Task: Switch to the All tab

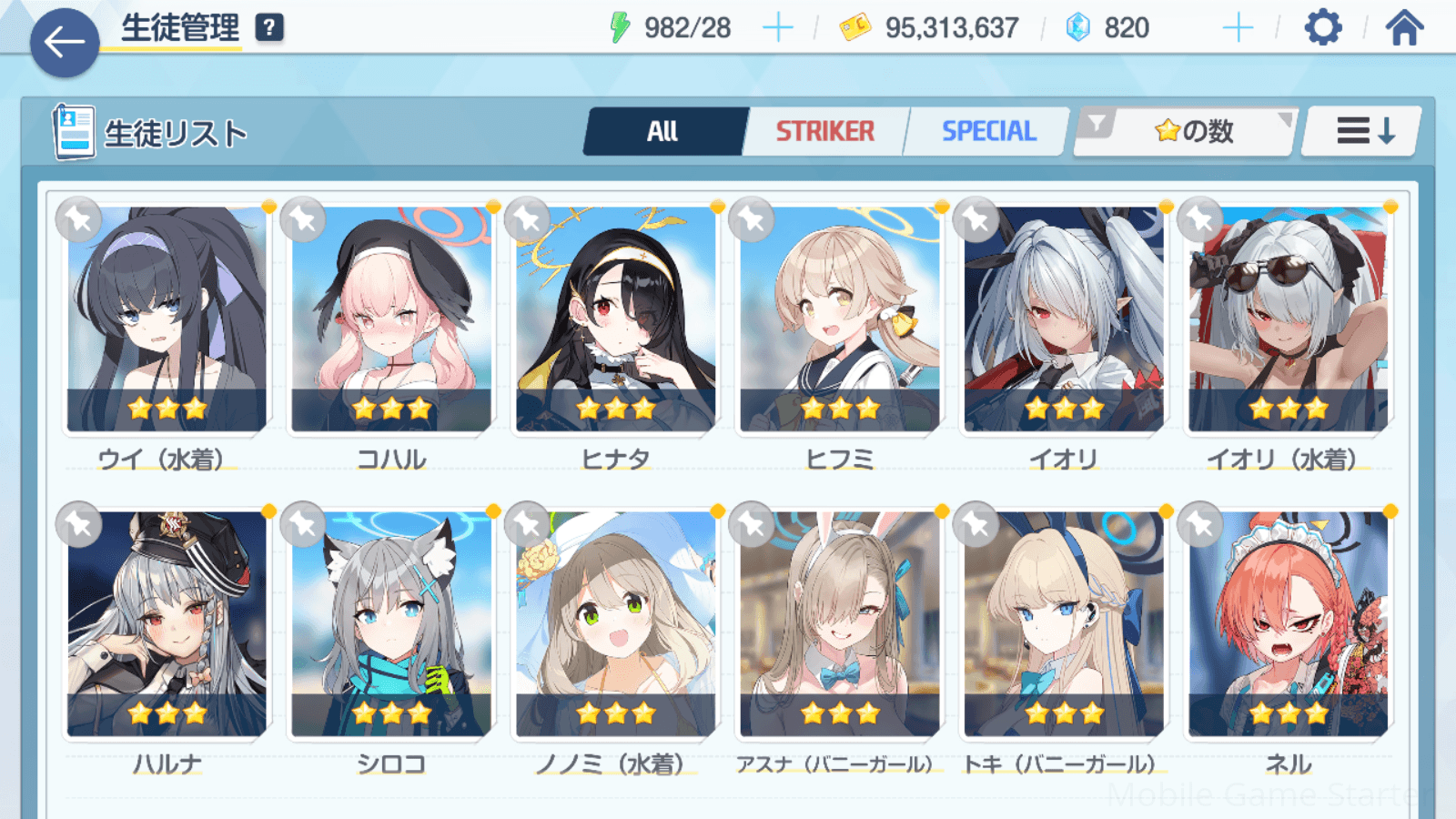Action: coord(663,132)
